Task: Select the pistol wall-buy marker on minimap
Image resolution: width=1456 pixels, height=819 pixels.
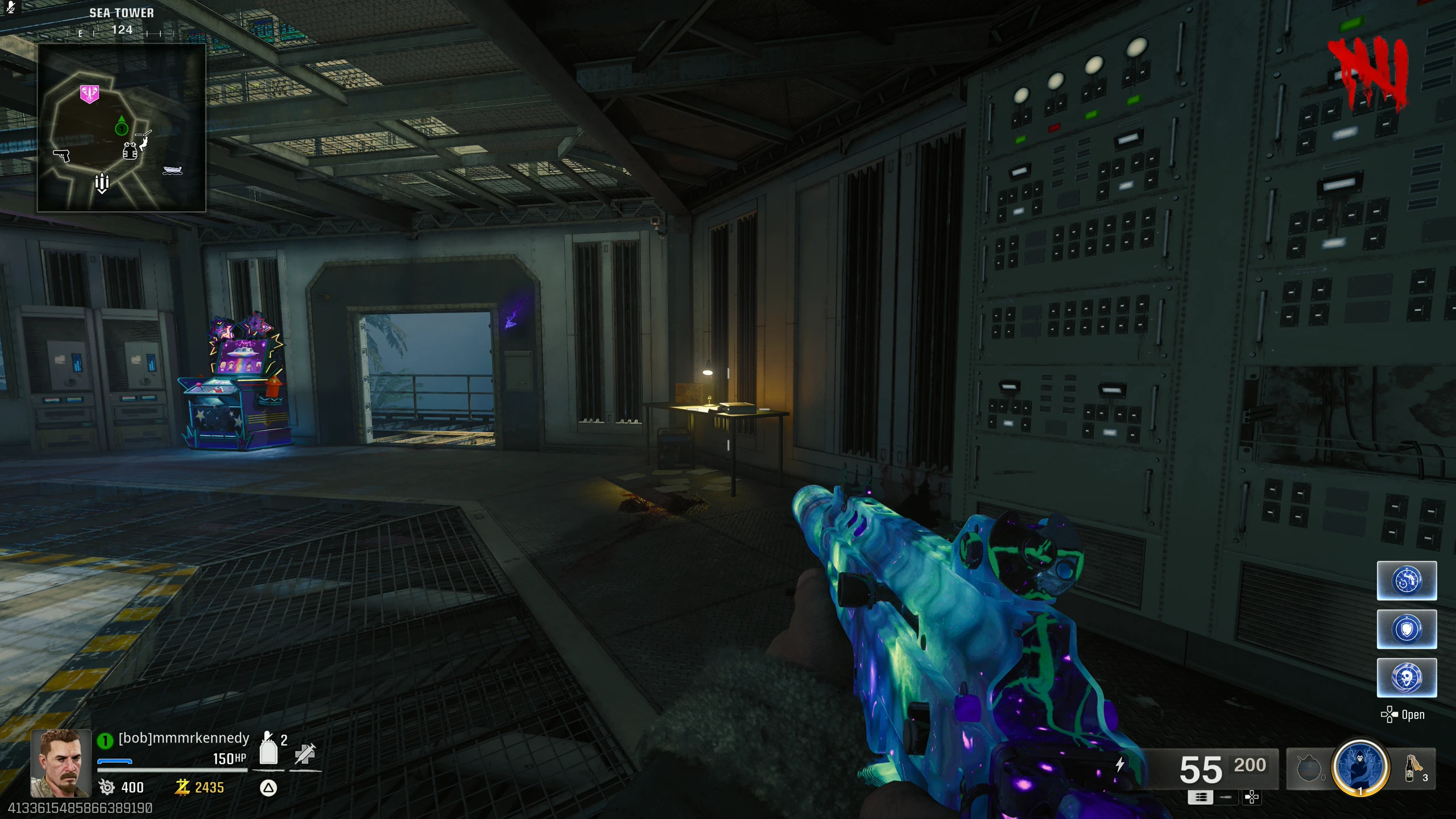Action: point(61,155)
